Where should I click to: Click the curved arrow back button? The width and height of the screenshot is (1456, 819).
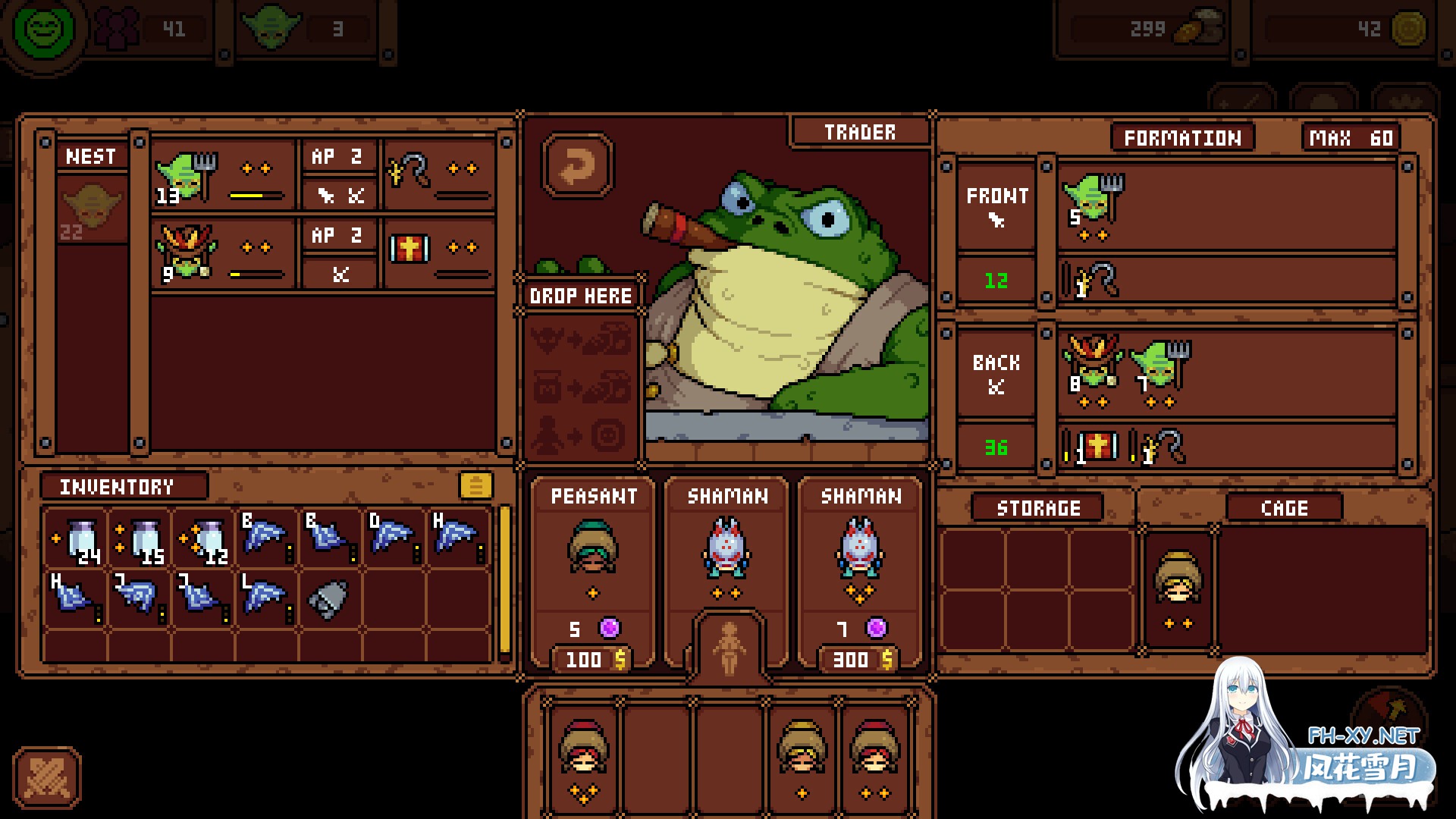(x=578, y=166)
